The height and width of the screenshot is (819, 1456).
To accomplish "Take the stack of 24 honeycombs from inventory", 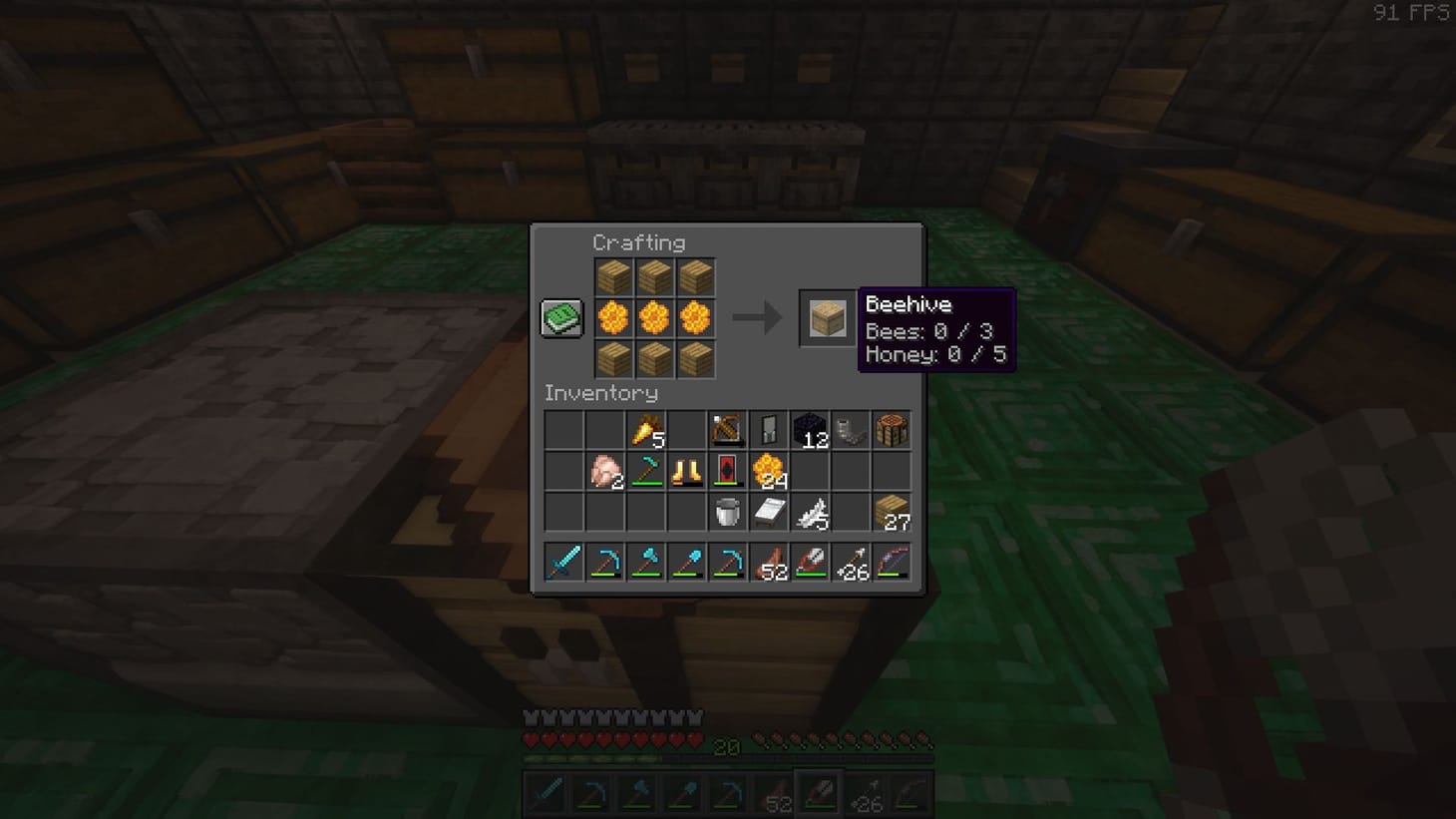I will pyautogui.click(x=770, y=471).
